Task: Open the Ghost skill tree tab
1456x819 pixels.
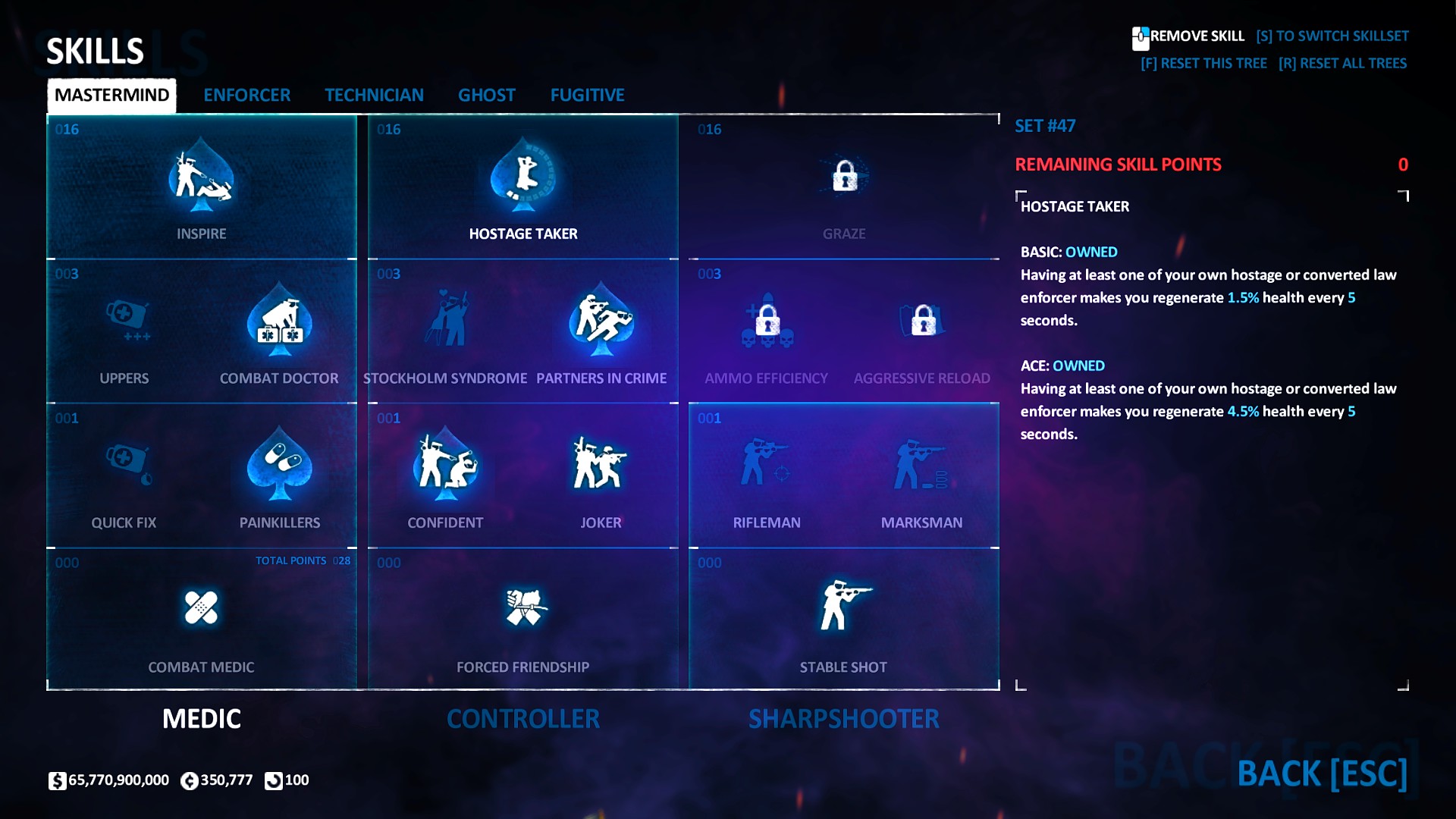Action: (x=486, y=95)
